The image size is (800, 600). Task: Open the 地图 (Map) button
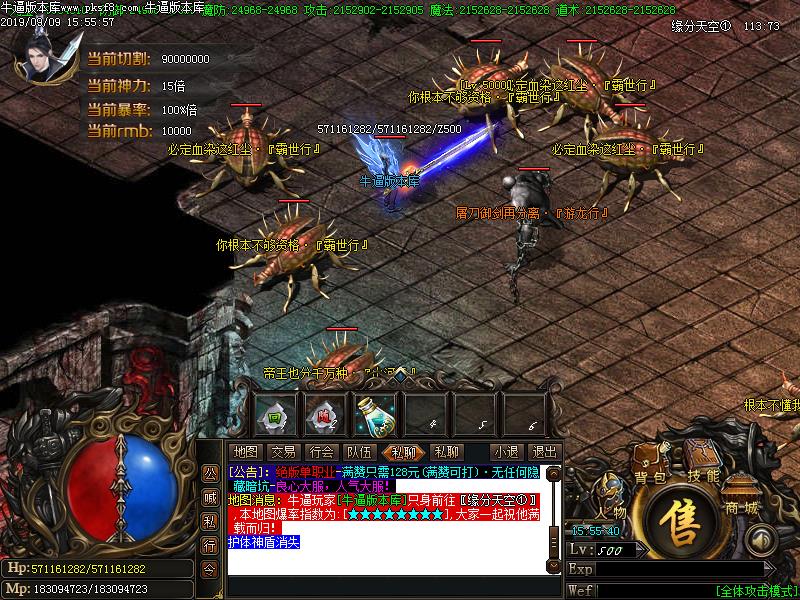coord(244,452)
